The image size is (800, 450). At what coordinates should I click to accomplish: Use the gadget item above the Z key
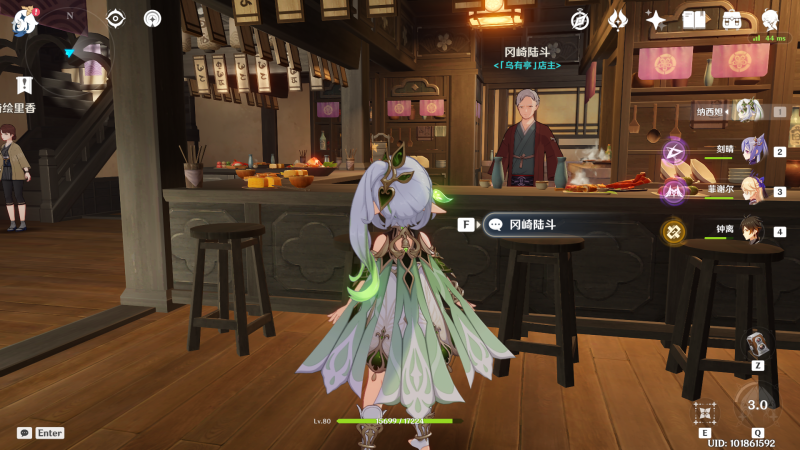click(x=757, y=343)
